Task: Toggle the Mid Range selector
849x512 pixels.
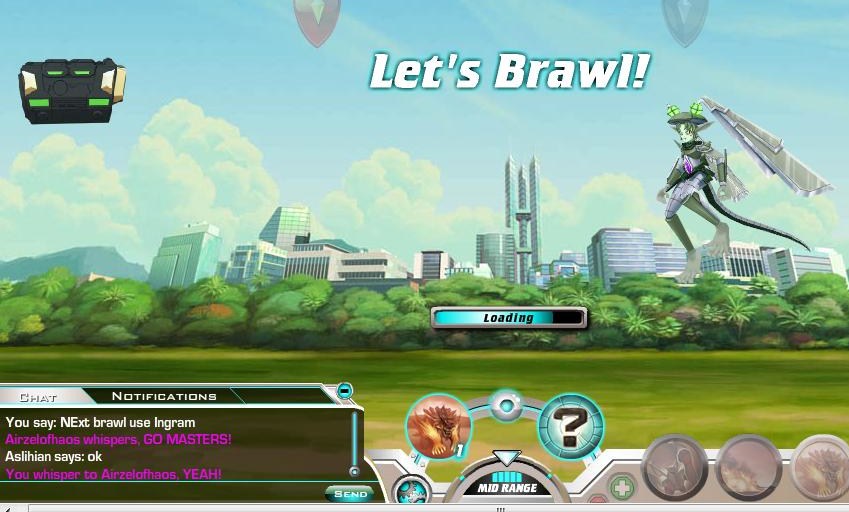Action: point(506,486)
